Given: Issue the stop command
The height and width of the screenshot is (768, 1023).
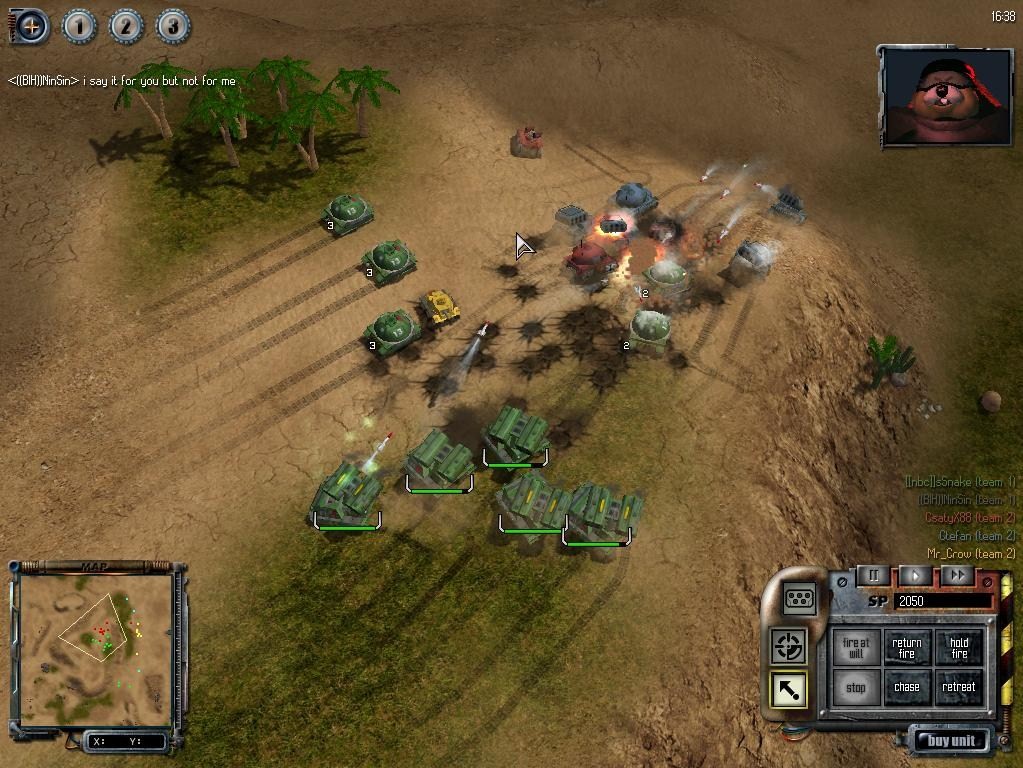Looking at the screenshot, I should click(x=856, y=688).
